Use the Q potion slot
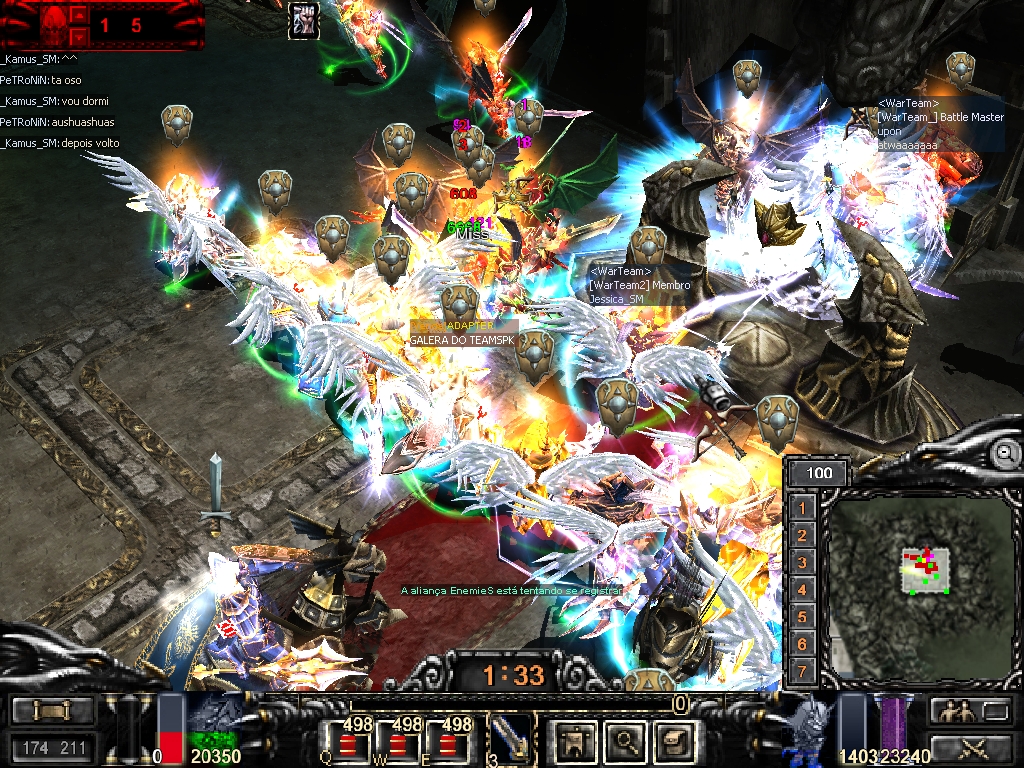This screenshot has height=768, width=1024. tap(345, 741)
